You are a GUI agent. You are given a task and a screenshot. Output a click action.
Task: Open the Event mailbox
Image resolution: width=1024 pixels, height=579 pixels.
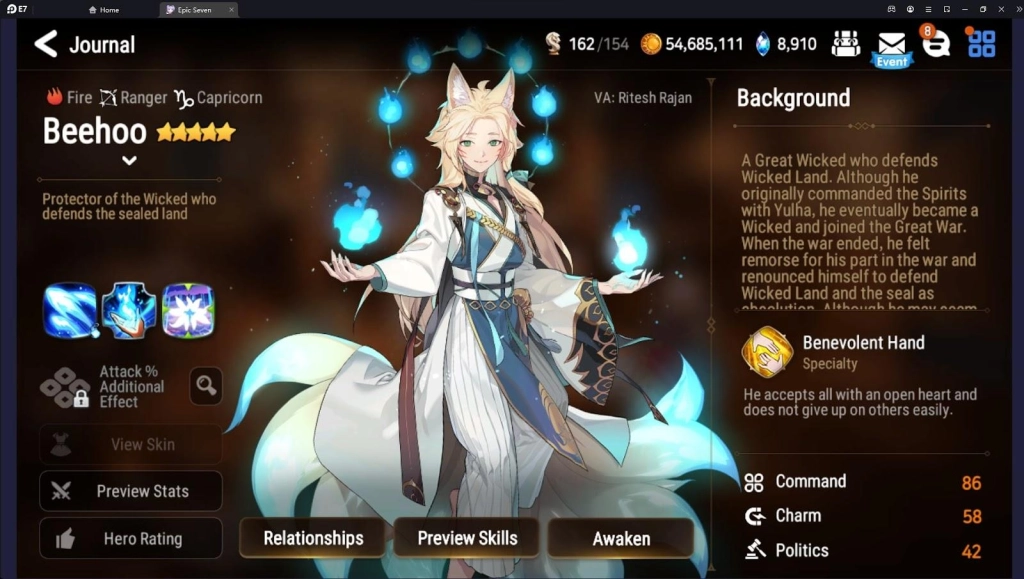pos(891,46)
